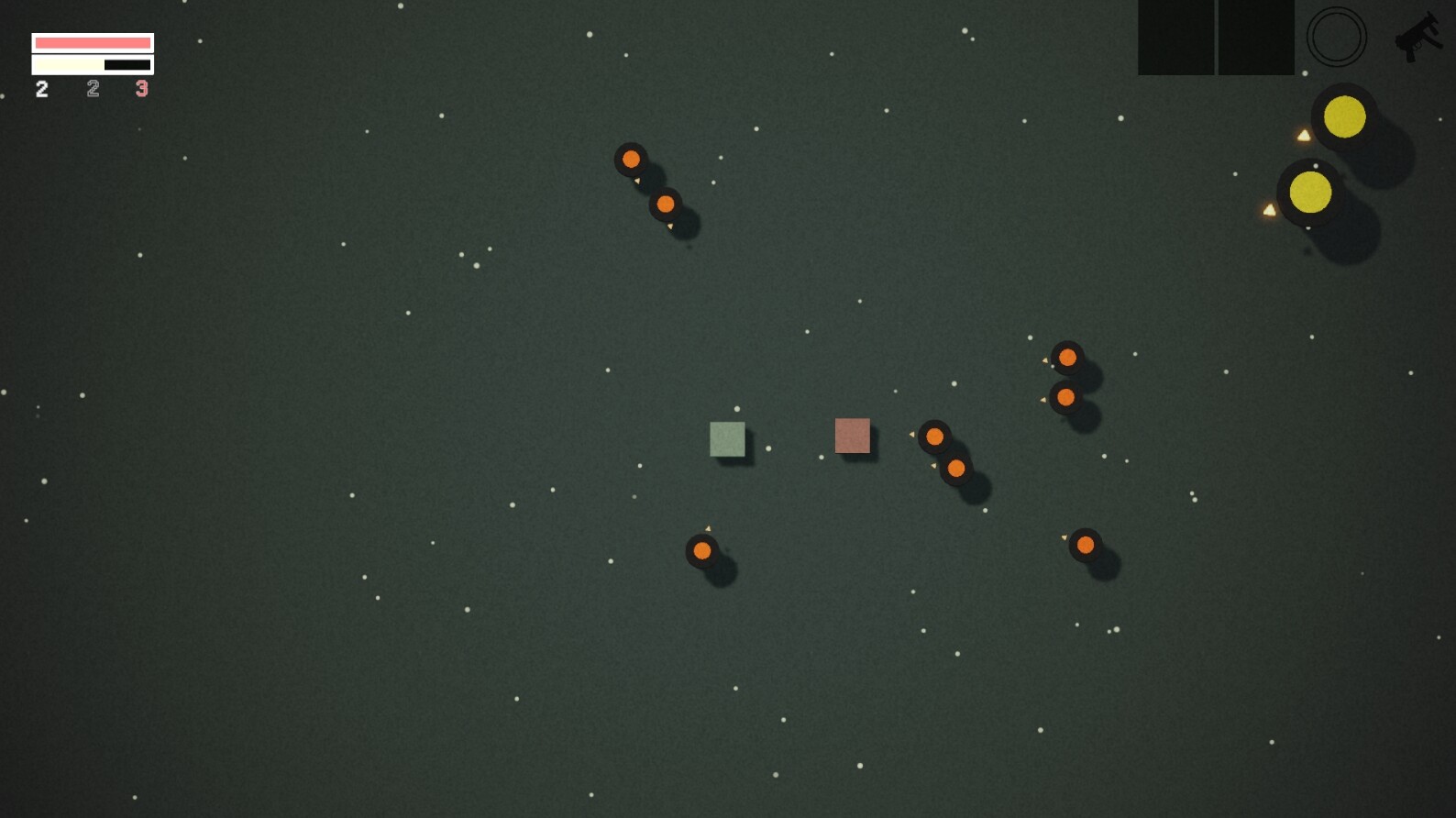Click the topmost enemy of the right-side group
Image resolution: width=1456 pixels, height=818 pixels.
pyautogui.click(x=1067, y=357)
